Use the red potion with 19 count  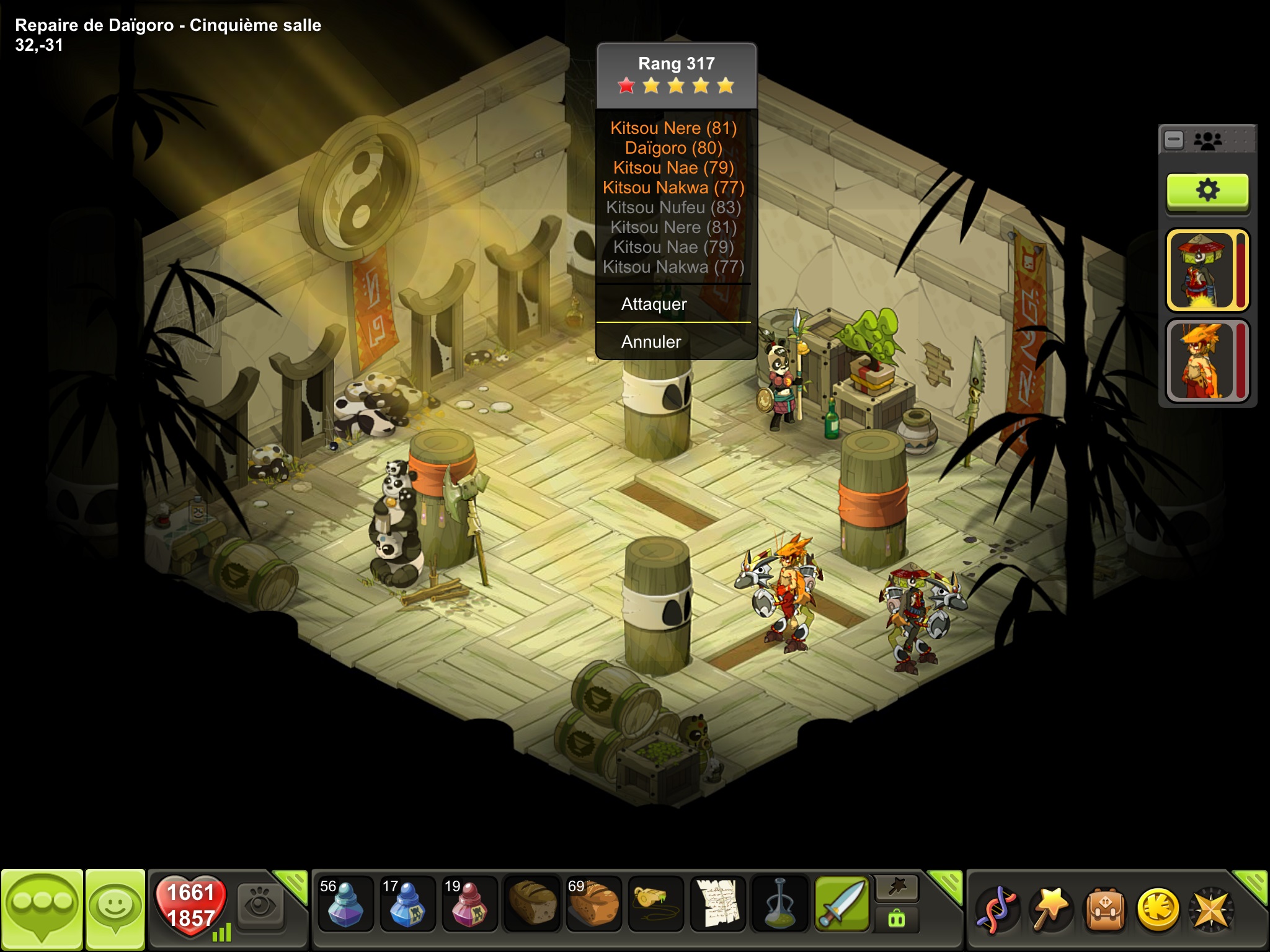(x=469, y=904)
